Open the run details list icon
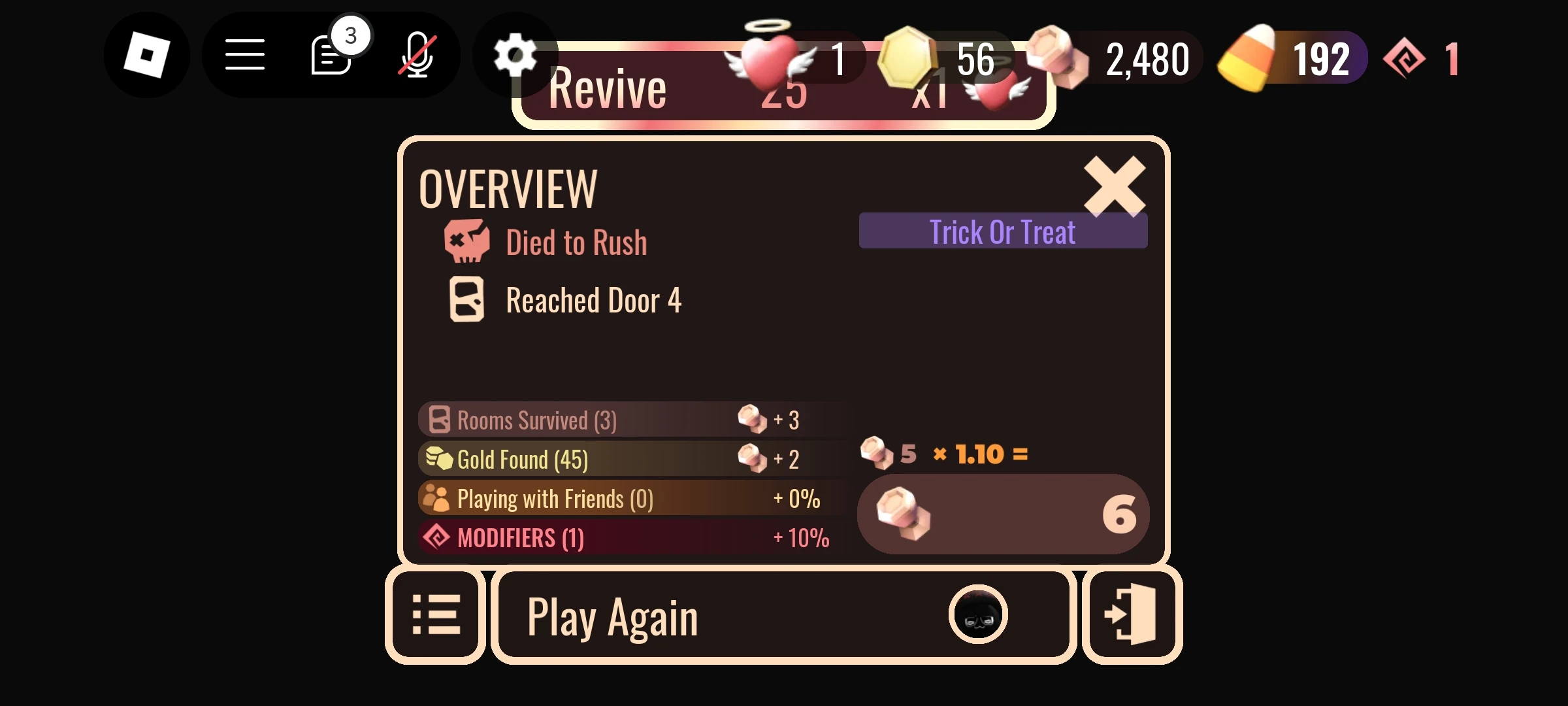 436,613
